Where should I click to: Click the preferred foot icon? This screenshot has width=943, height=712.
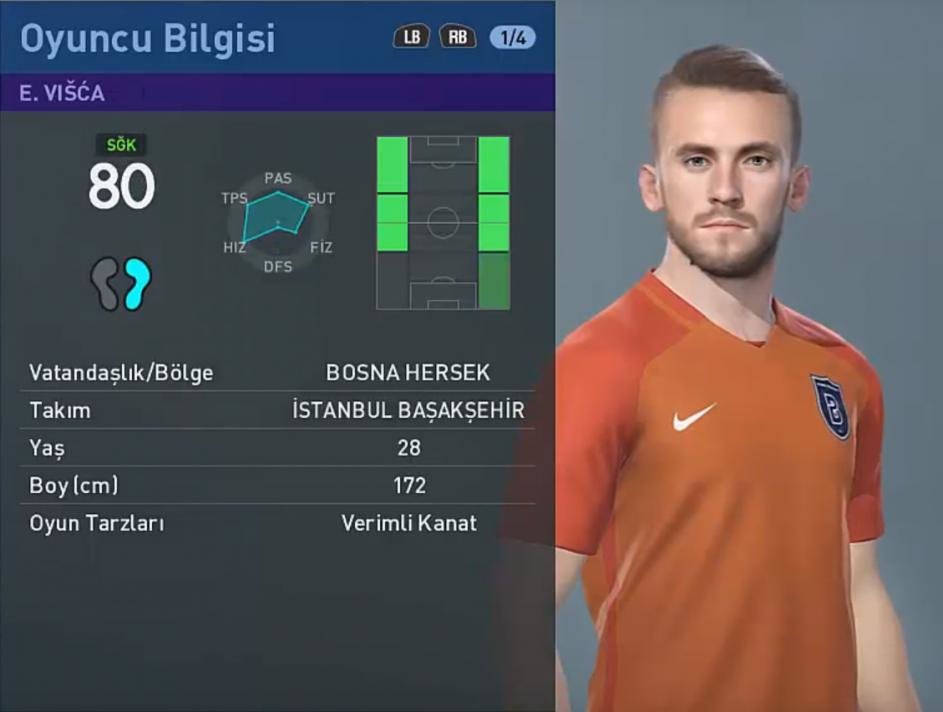pos(121,284)
